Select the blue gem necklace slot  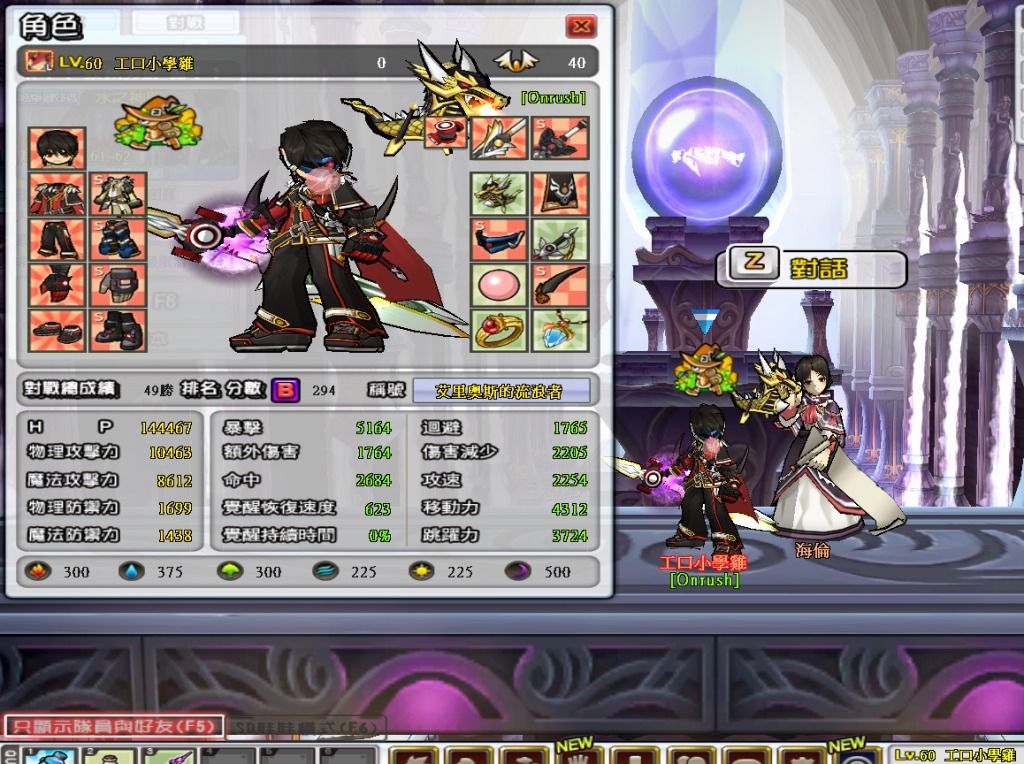click(x=560, y=329)
